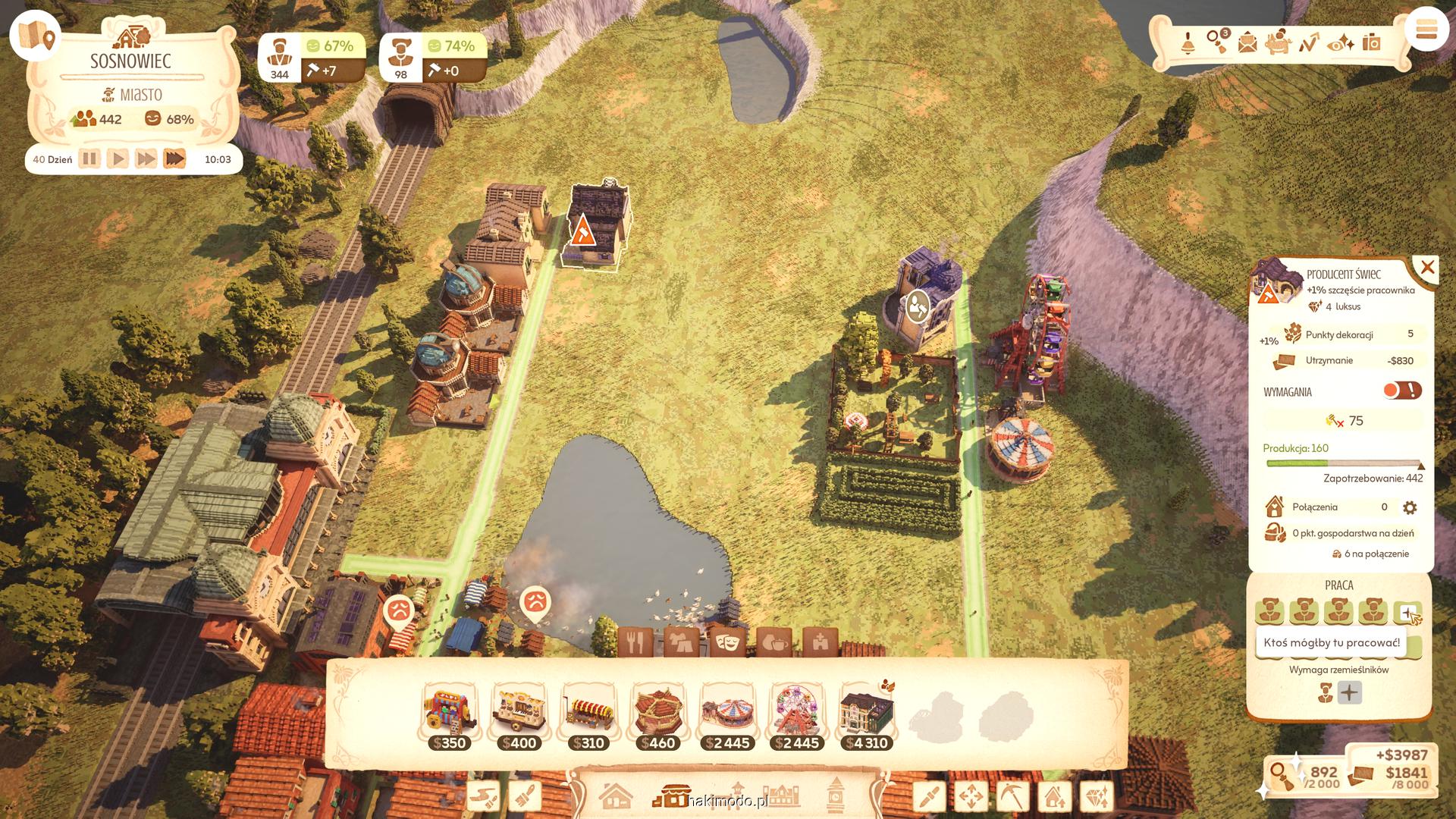
Task: Pause the game time
Action: tap(89, 159)
